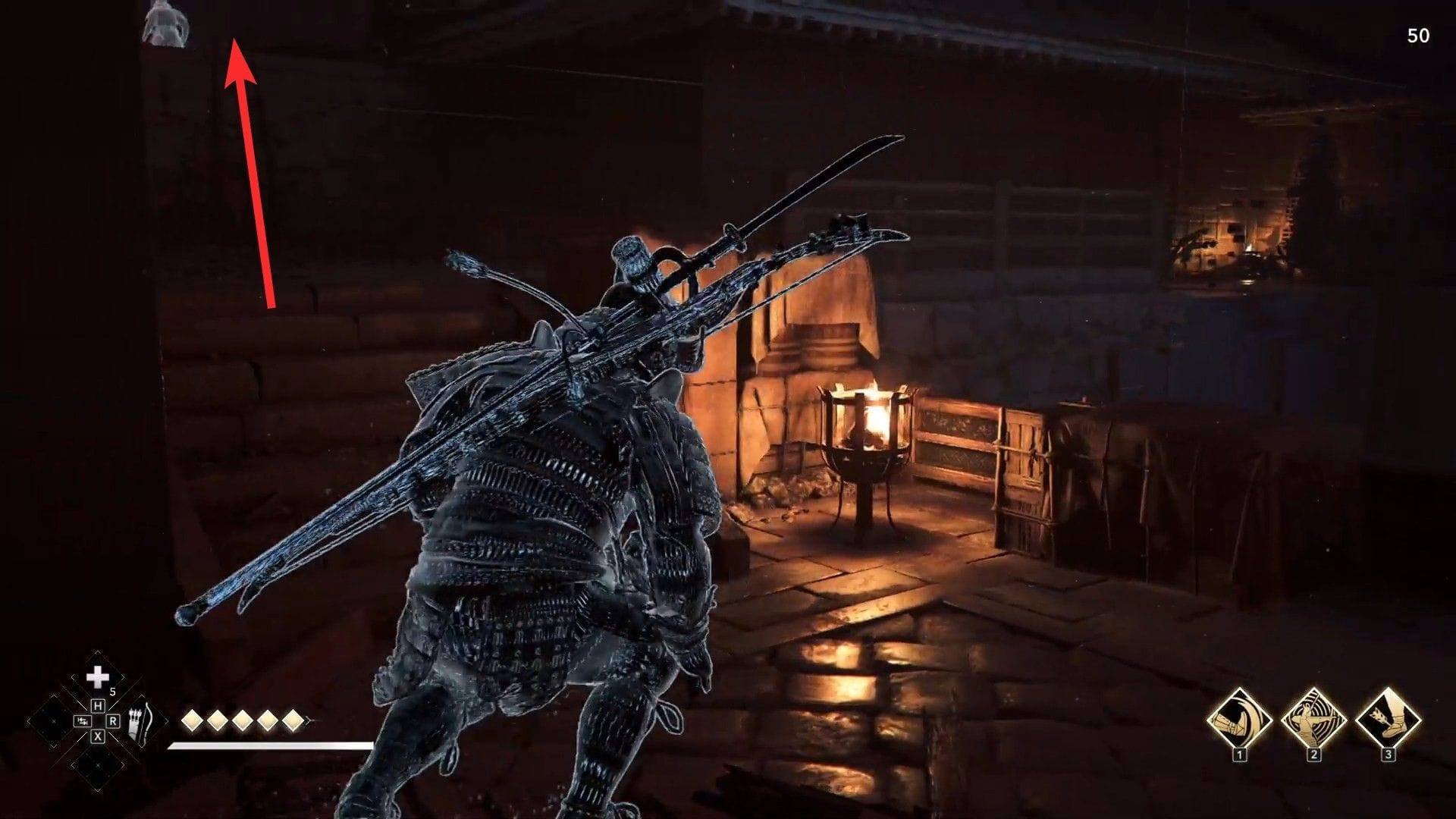Viewport: 1456px width, 819px height.
Task: Toggle the fifth glowing ammo diamond
Action: tap(294, 721)
